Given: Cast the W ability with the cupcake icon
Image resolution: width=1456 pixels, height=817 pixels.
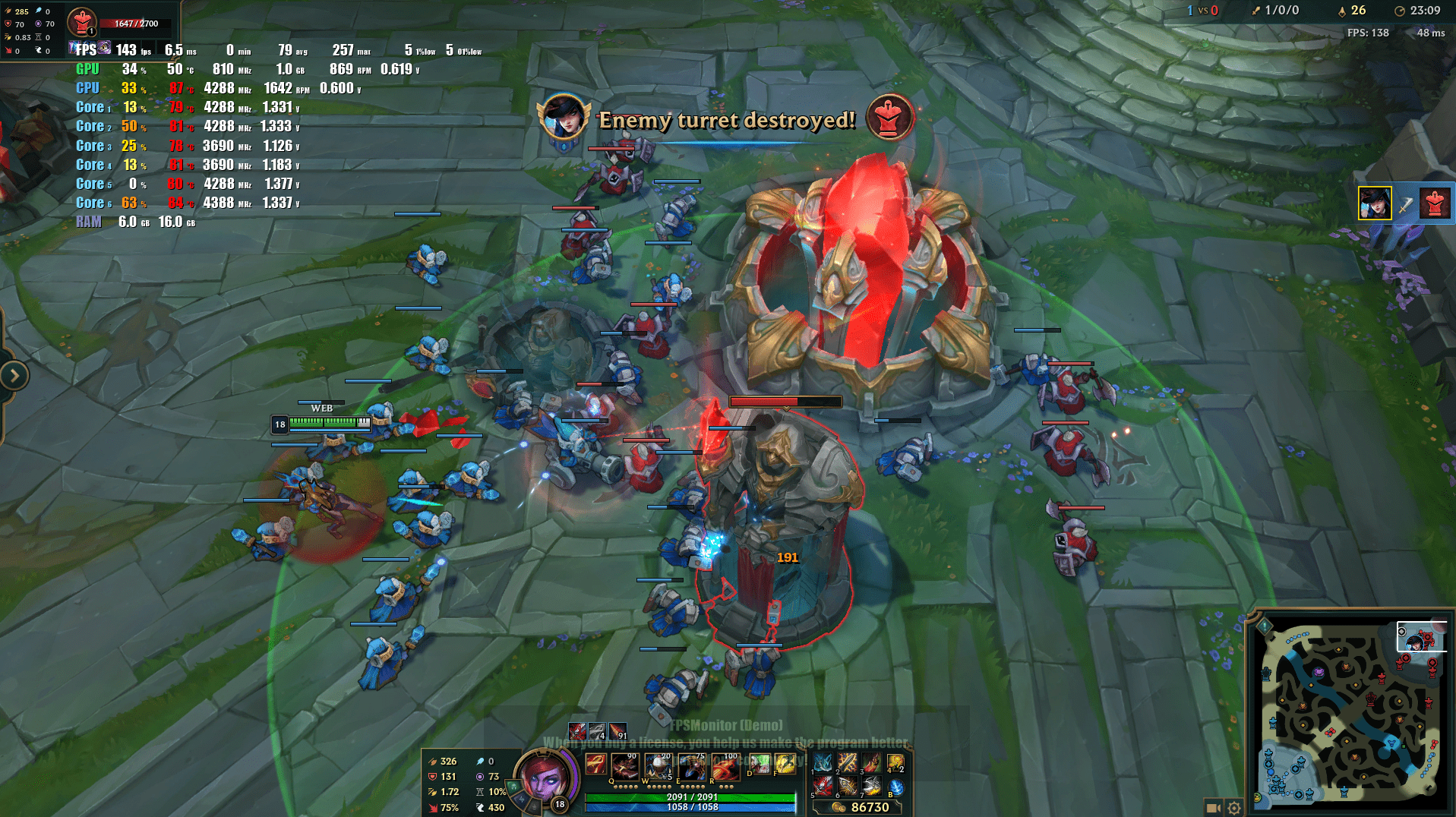Looking at the screenshot, I should (x=658, y=766).
